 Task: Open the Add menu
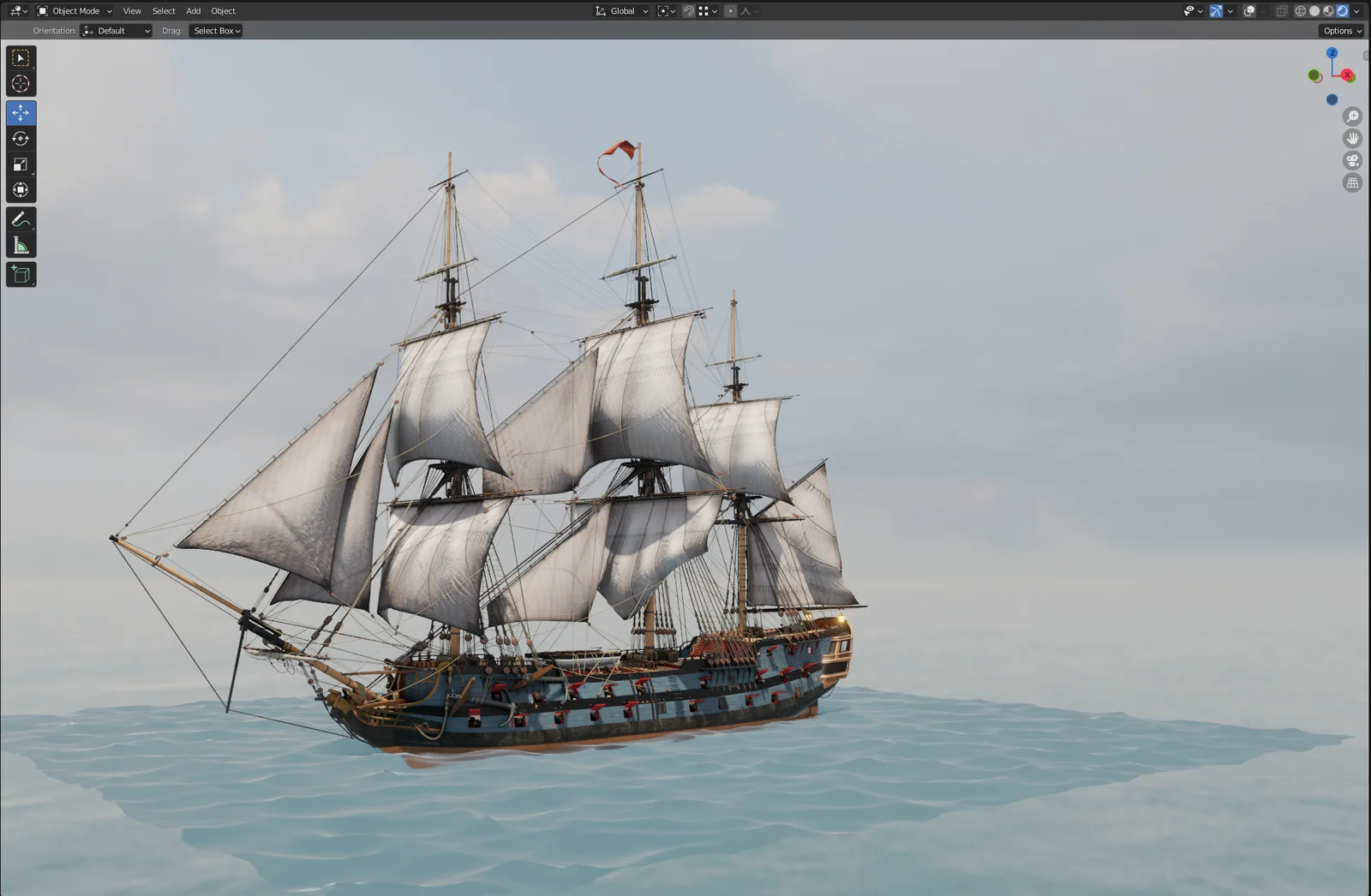pyautogui.click(x=193, y=10)
